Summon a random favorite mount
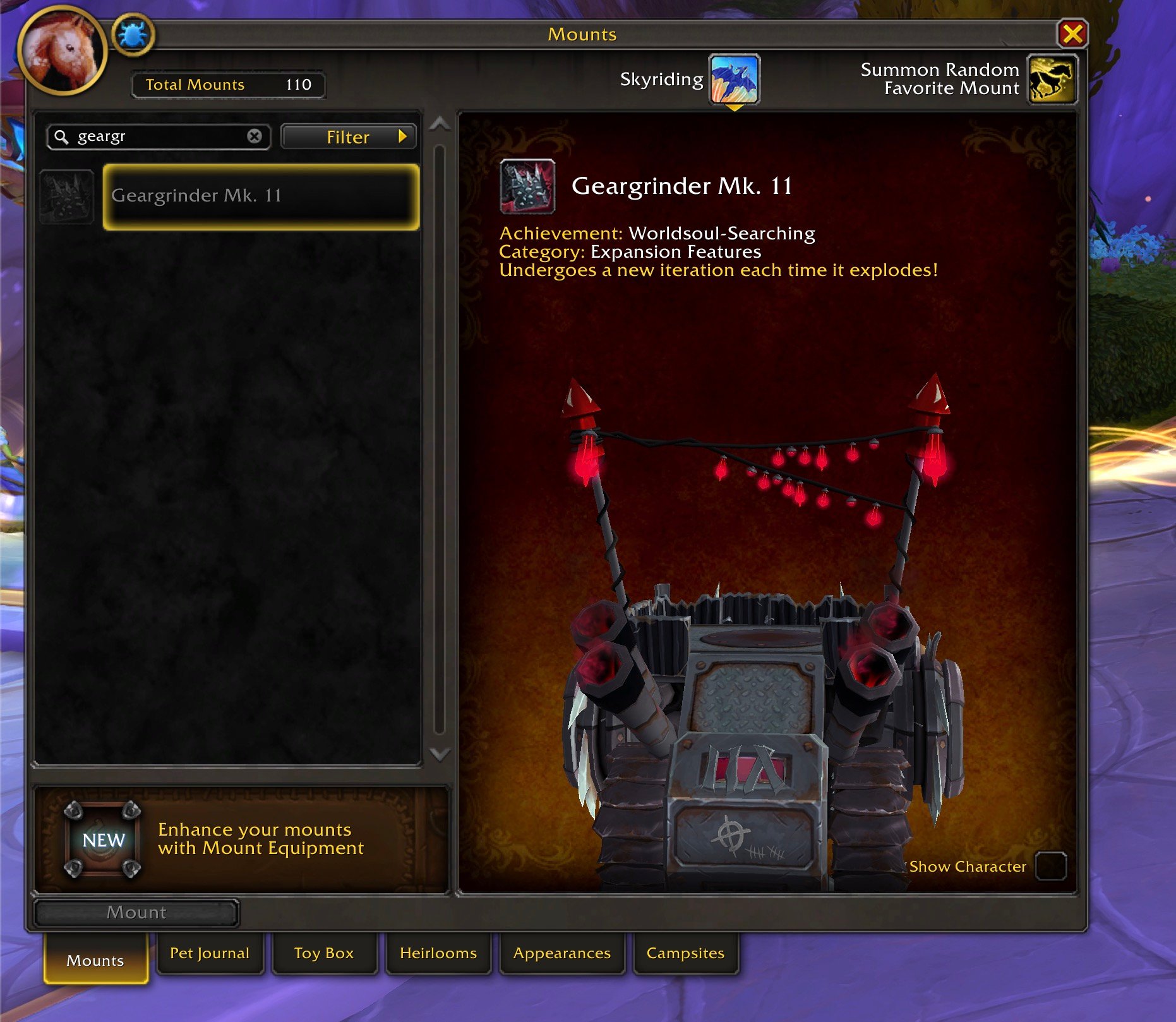Screen dimensions: 1176x1022 [x=1052, y=79]
